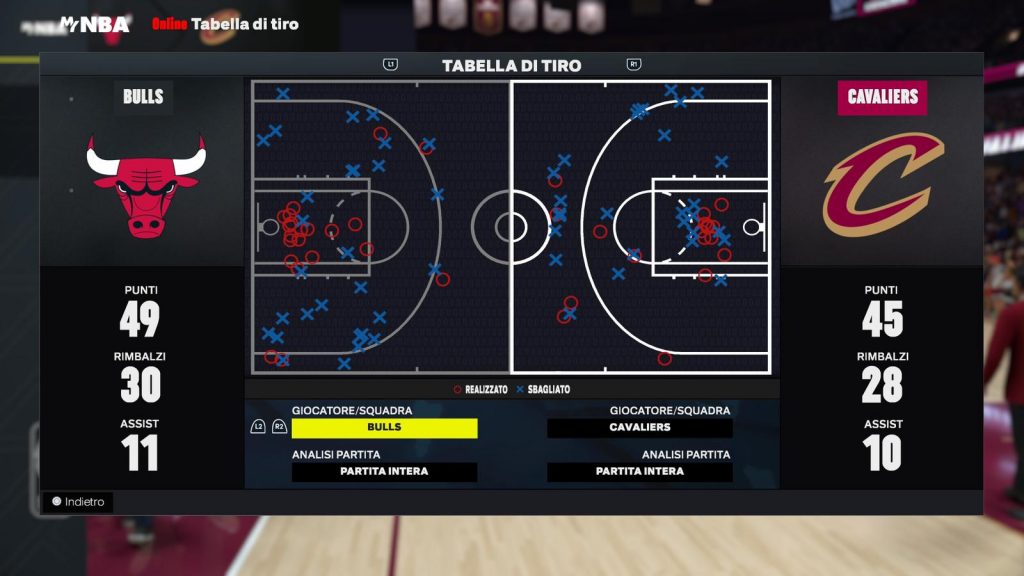Open the PARTITA INTERA selector beneath the BULLS field
This screenshot has width=1024, height=576.
click(x=384, y=472)
